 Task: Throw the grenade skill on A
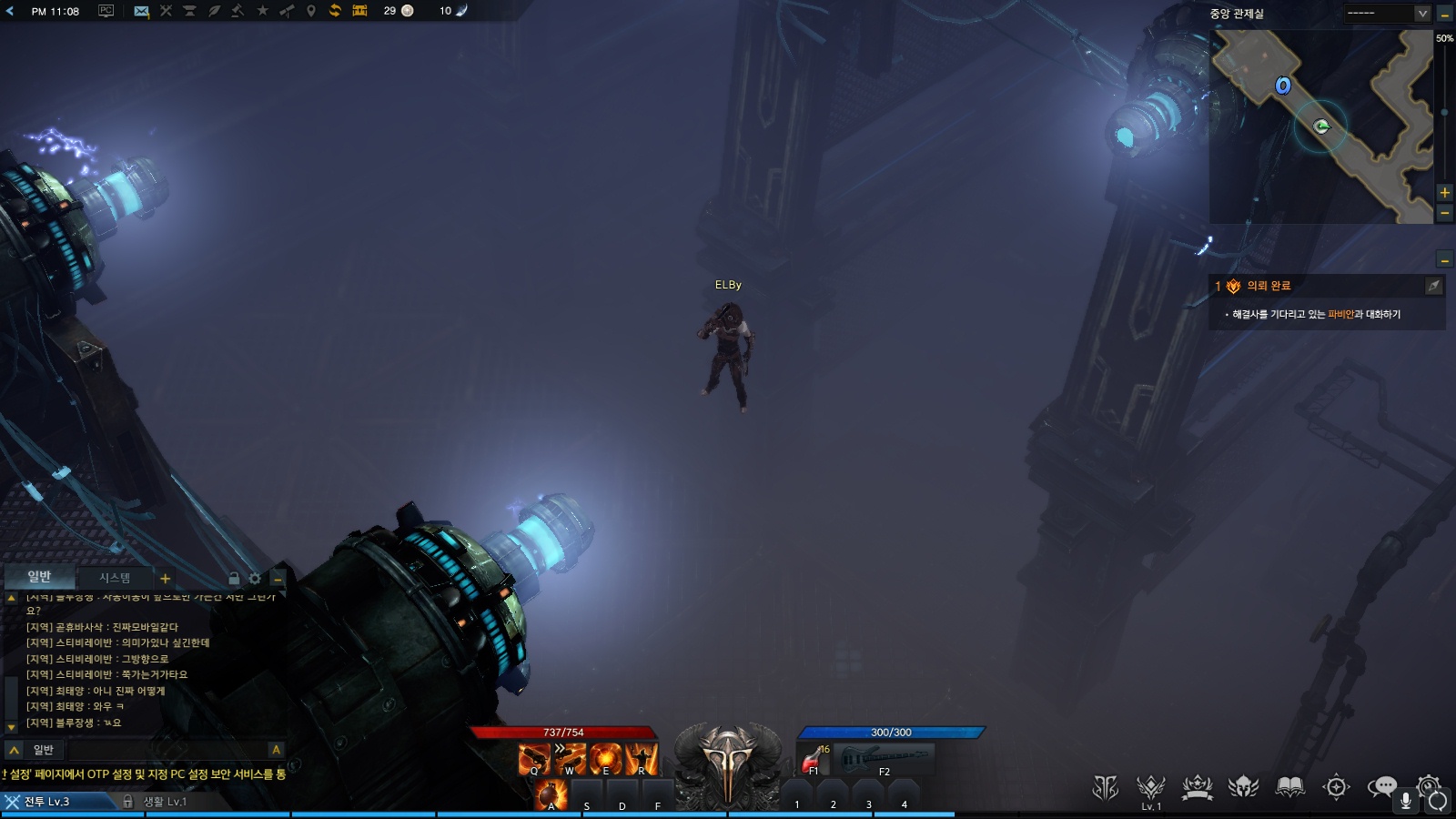coord(551,794)
